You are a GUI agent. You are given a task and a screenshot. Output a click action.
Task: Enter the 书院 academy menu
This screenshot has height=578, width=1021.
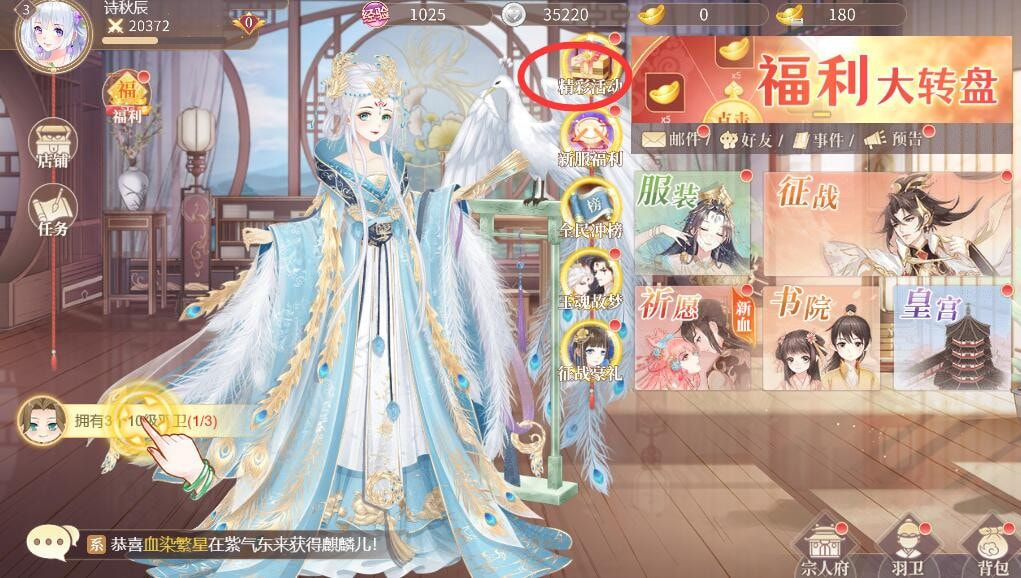click(821, 337)
